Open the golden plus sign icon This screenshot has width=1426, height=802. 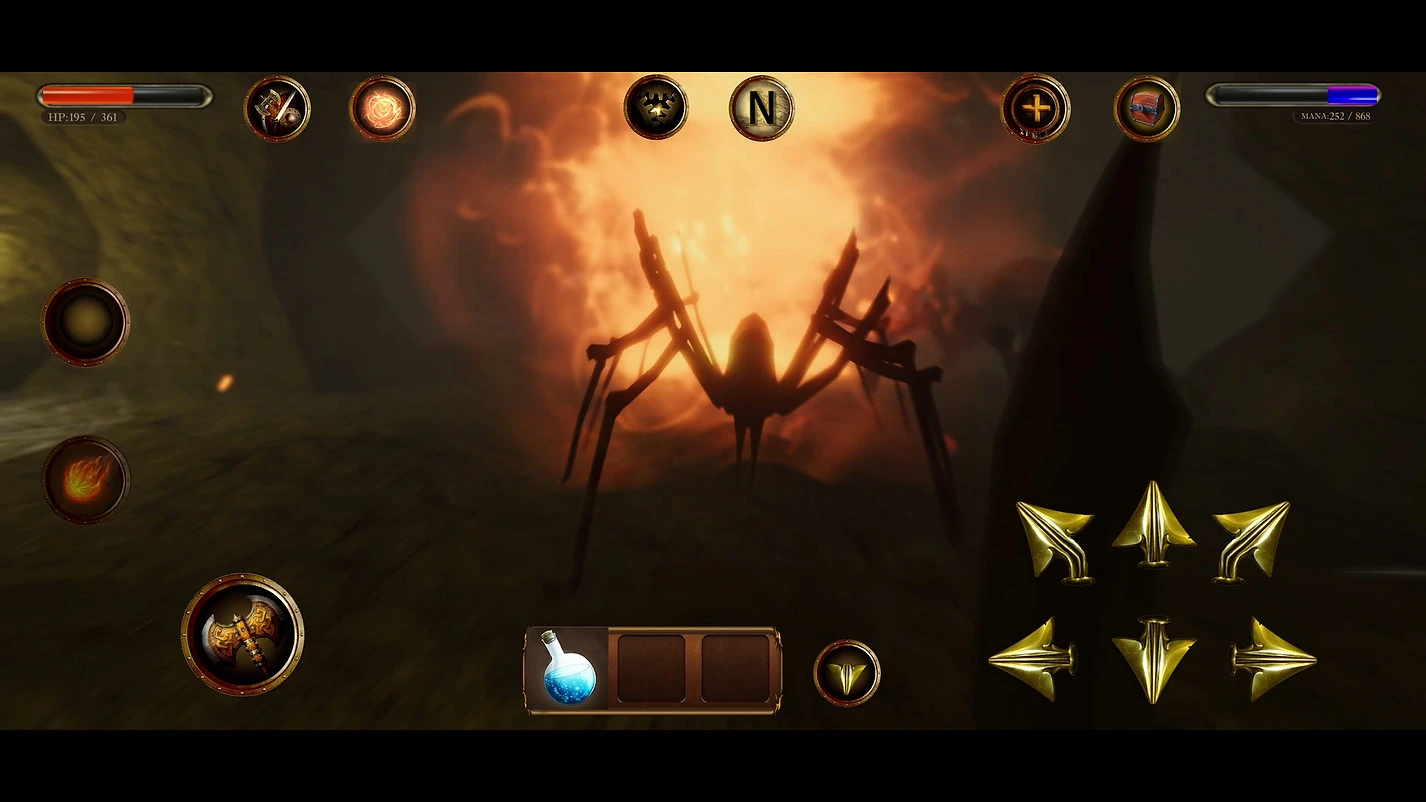point(1036,108)
